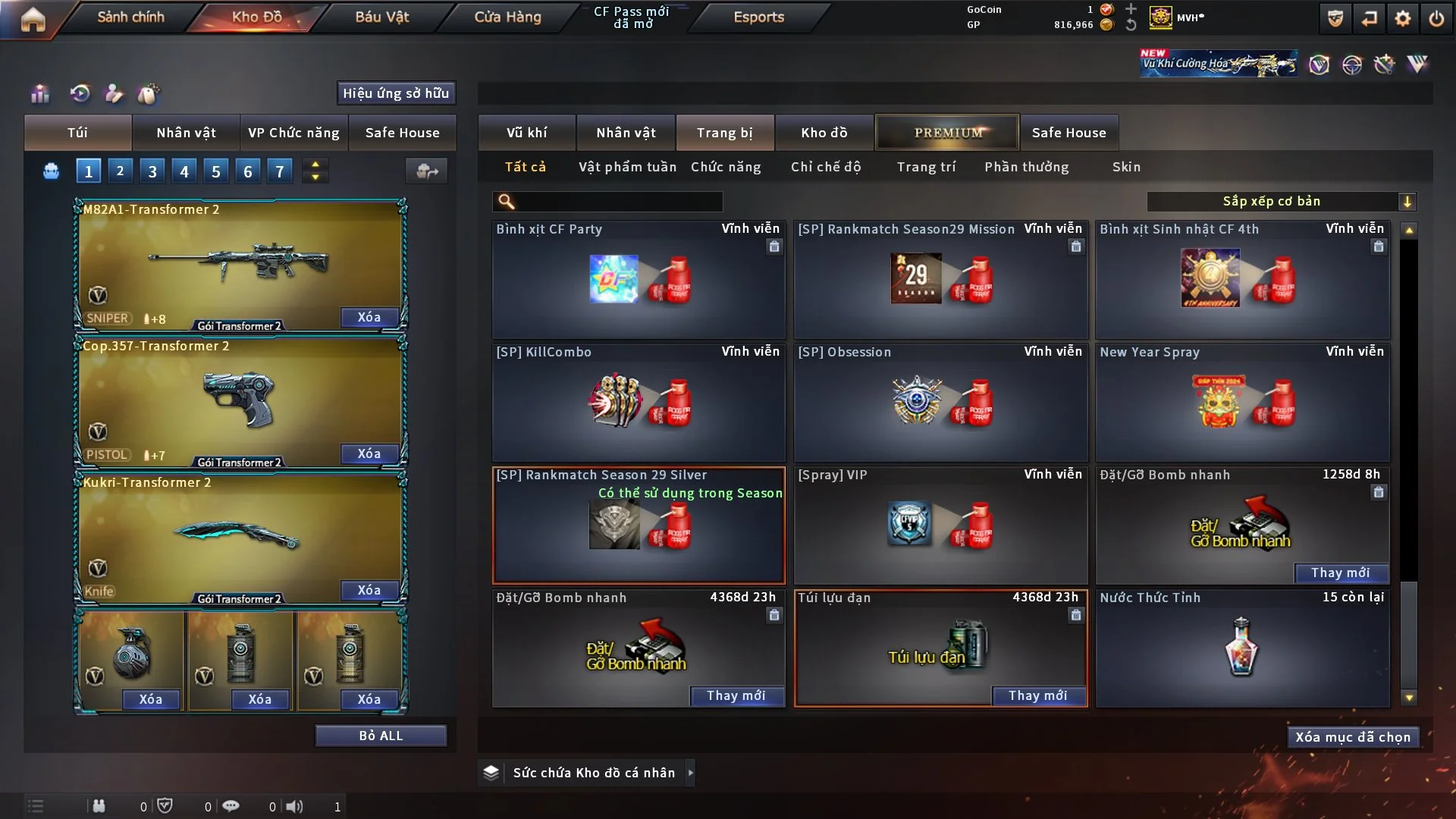
Task: Open the Sắp xếp cơ bản dropdown
Action: (x=1281, y=201)
